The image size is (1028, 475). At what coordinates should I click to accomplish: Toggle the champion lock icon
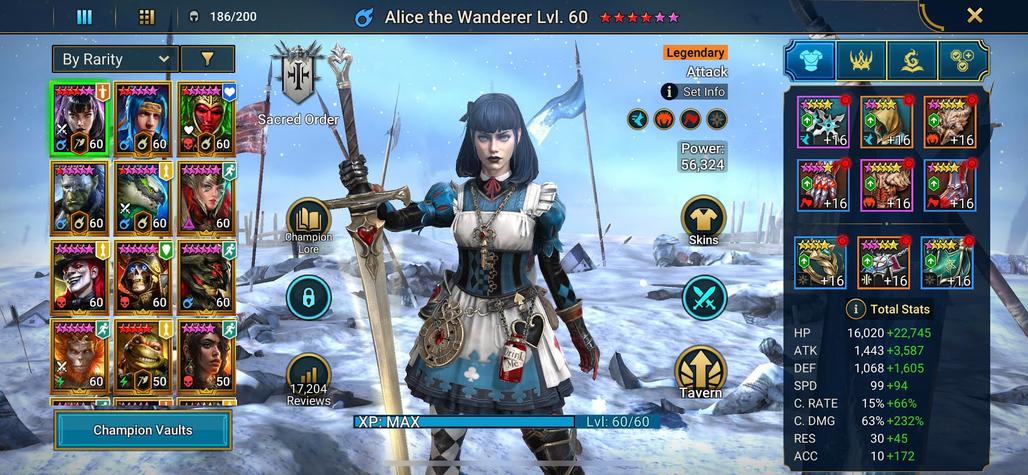[308, 297]
